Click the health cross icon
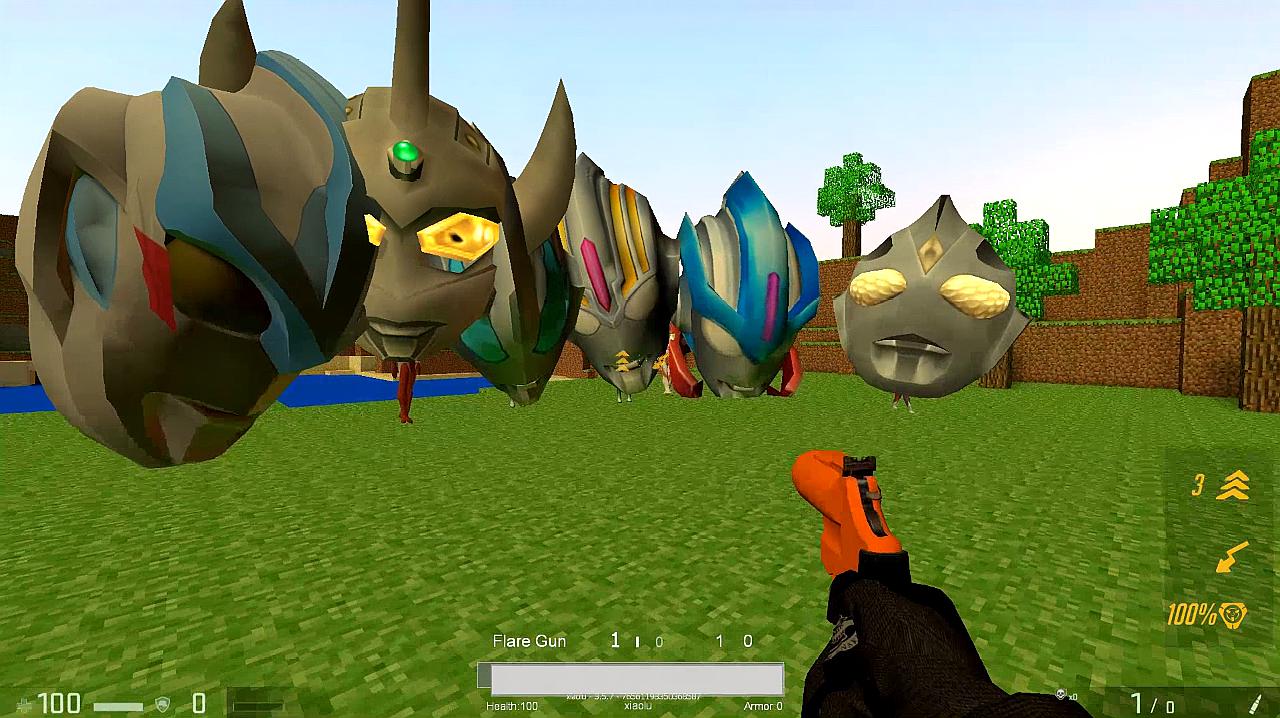 (25, 705)
